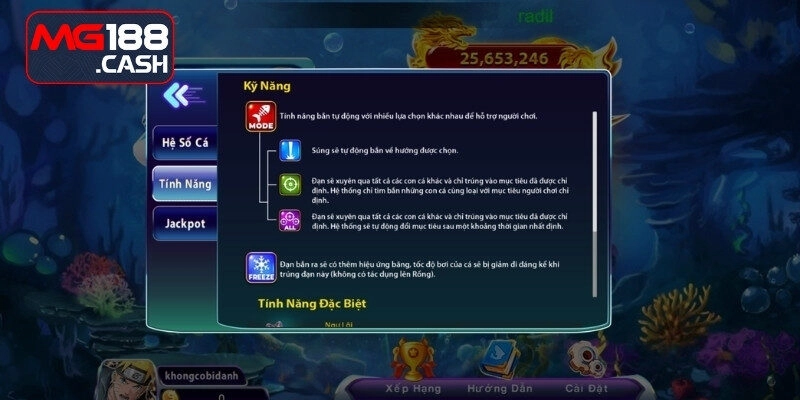Click the blue FREEZE skill icon
The width and height of the screenshot is (800, 400).
(261, 268)
